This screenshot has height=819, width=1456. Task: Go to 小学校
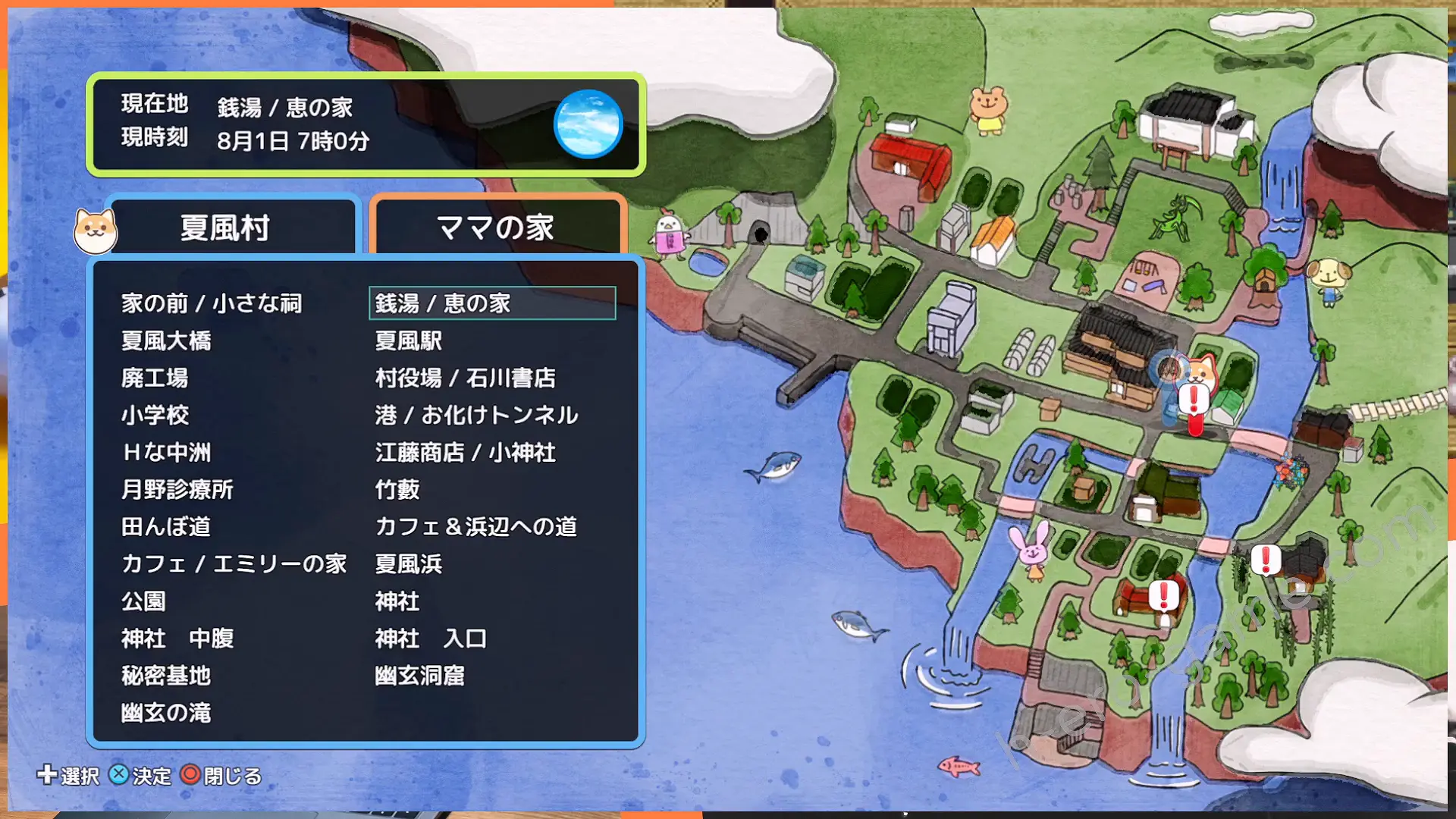click(x=155, y=415)
